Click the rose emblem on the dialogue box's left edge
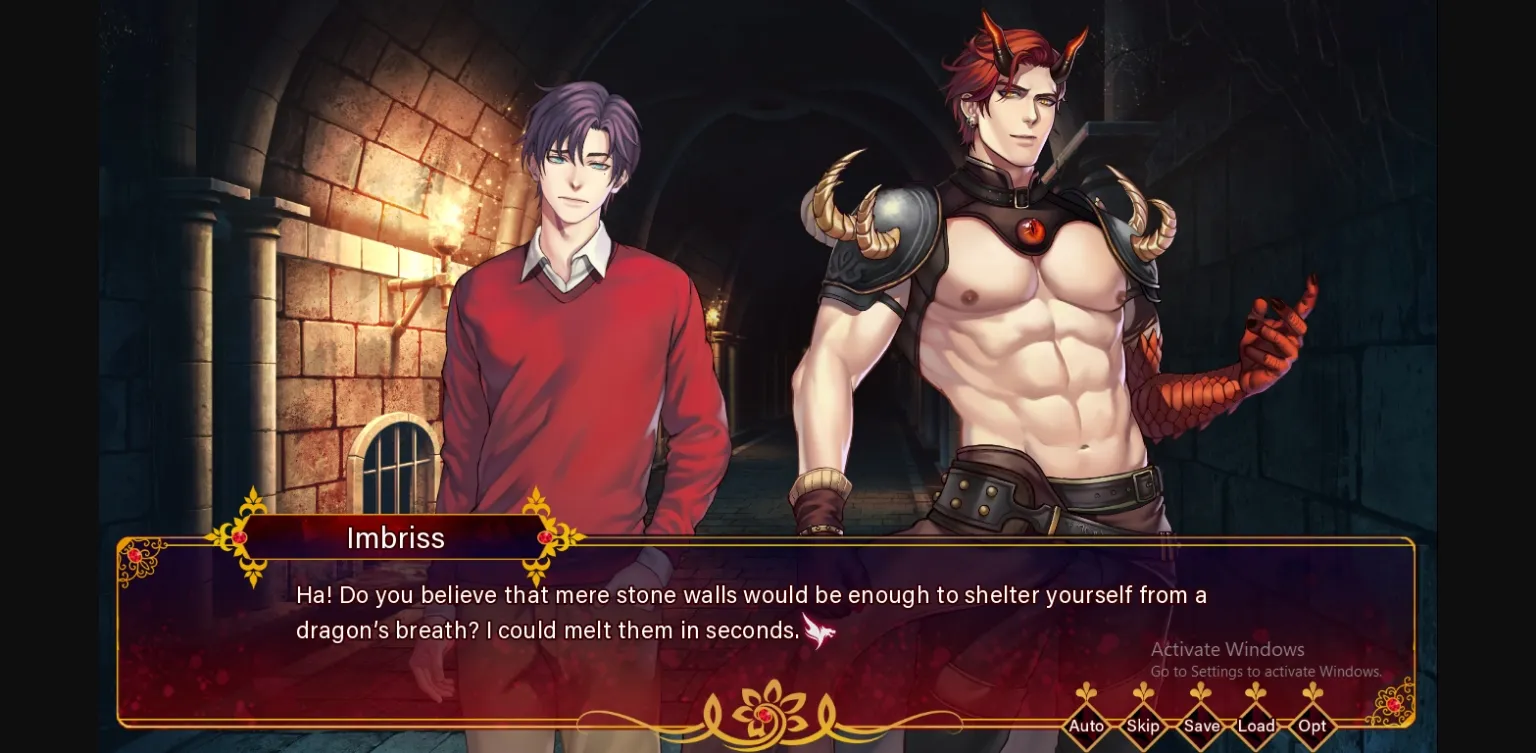1536x753 pixels. point(135,557)
